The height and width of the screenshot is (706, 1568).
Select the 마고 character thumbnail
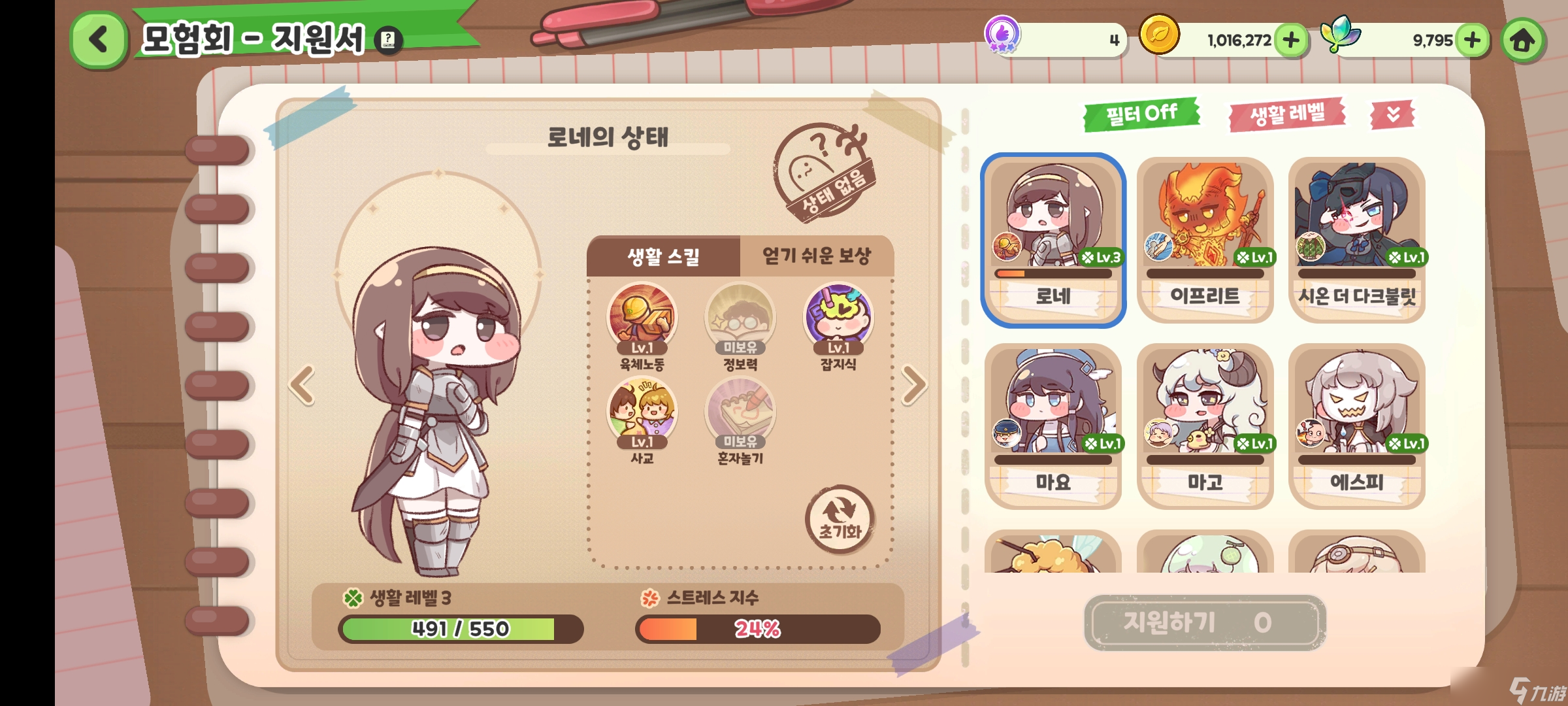[1205, 418]
